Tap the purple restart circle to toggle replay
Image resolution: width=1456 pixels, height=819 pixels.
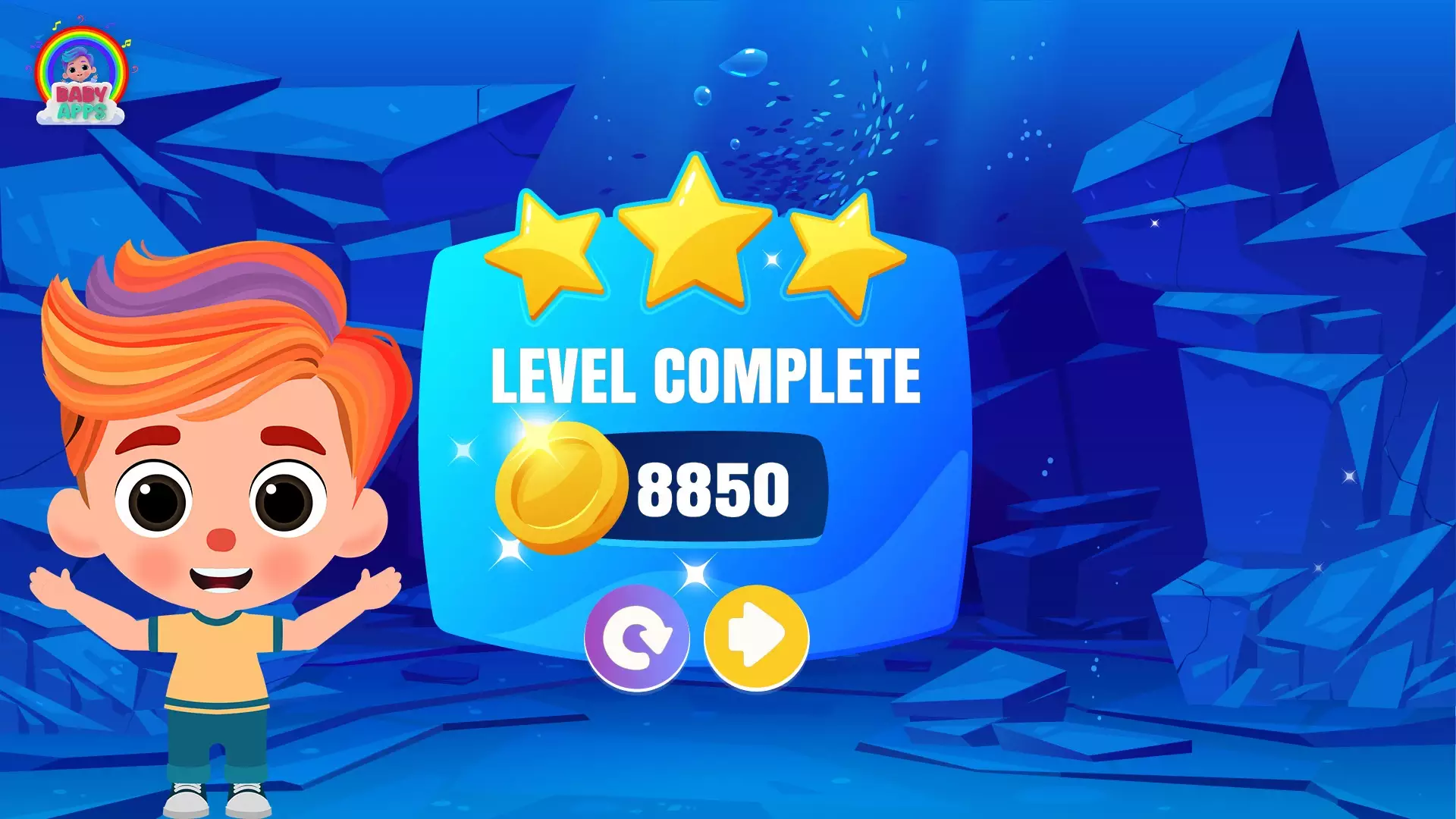click(x=637, y=639)
